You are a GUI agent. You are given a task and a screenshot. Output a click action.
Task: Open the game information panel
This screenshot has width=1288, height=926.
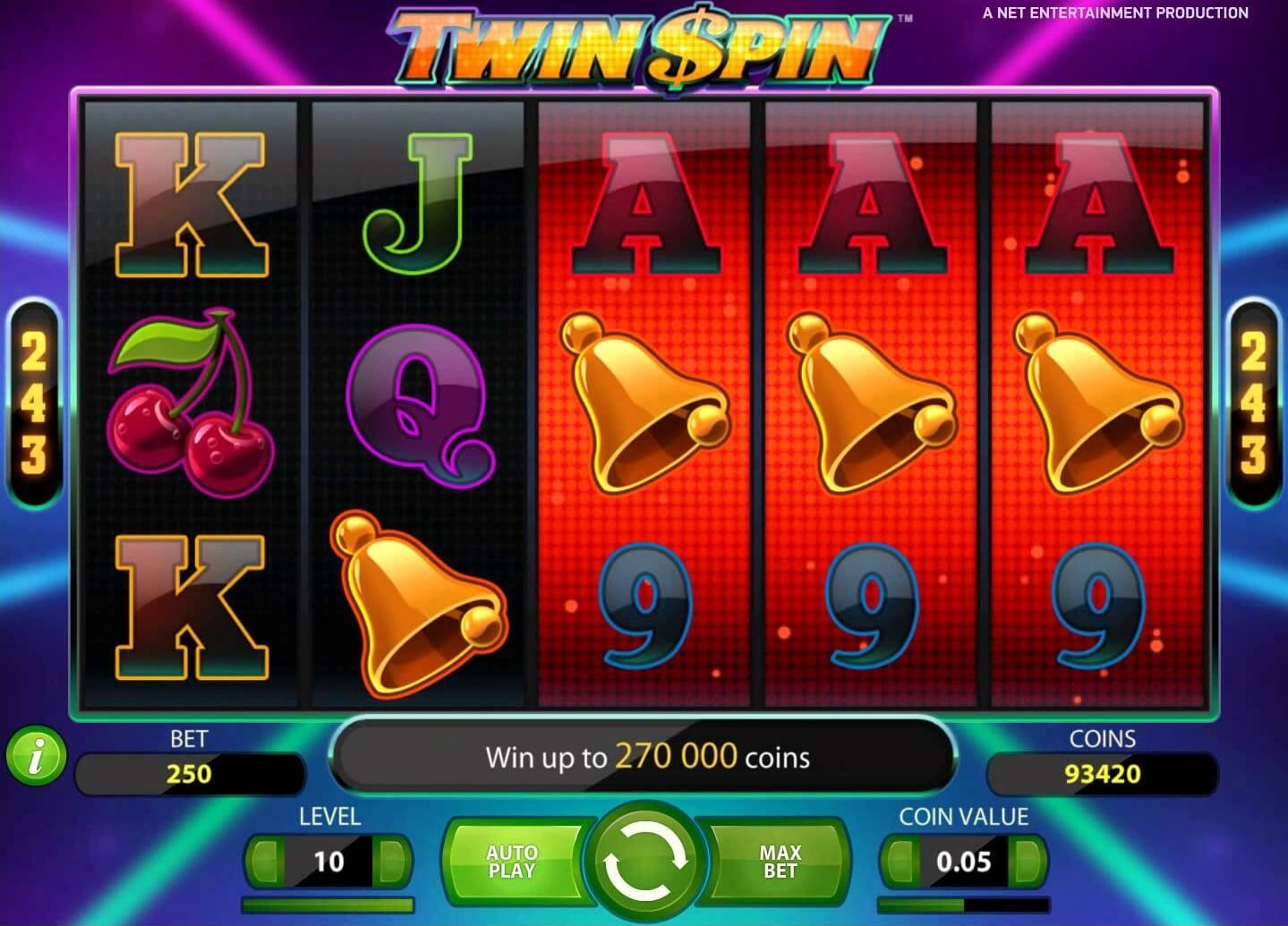[36, 757]
